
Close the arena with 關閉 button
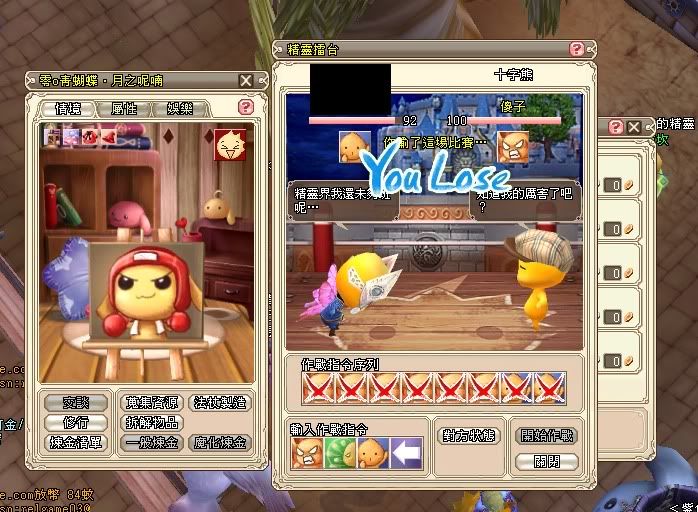point(548,461)
